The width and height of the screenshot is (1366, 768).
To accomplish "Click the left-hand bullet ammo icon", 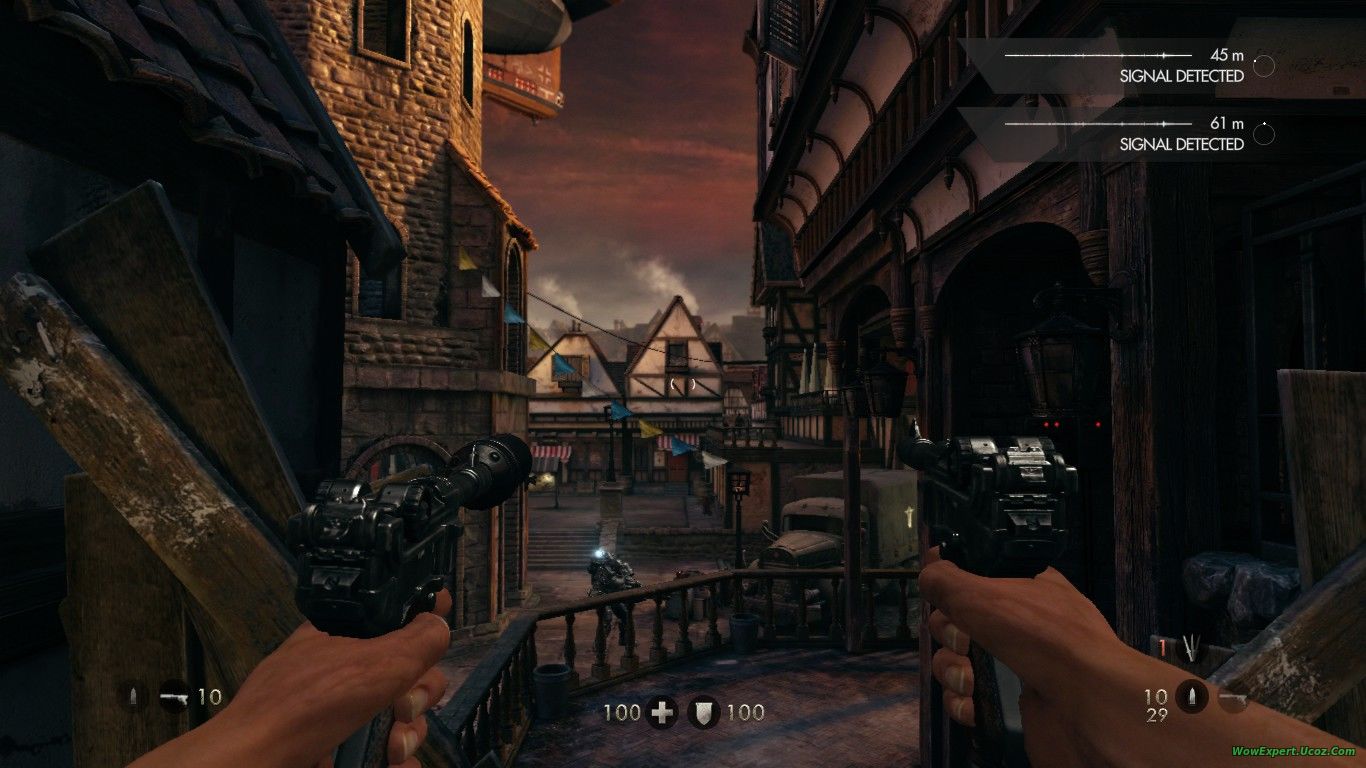I will 134,696.
